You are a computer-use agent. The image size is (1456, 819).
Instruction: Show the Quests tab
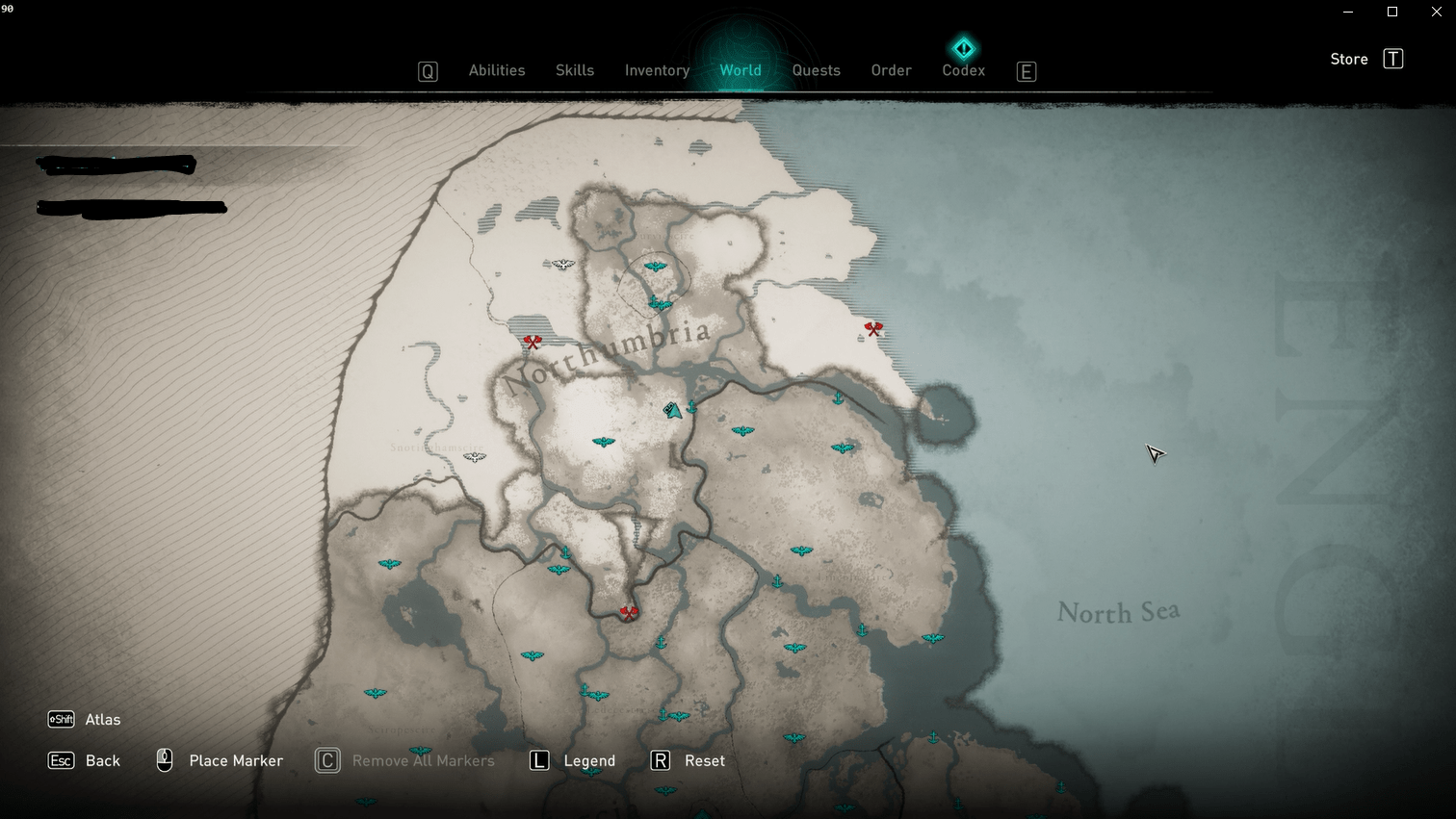pyautogui.click(x=816, y=70)
